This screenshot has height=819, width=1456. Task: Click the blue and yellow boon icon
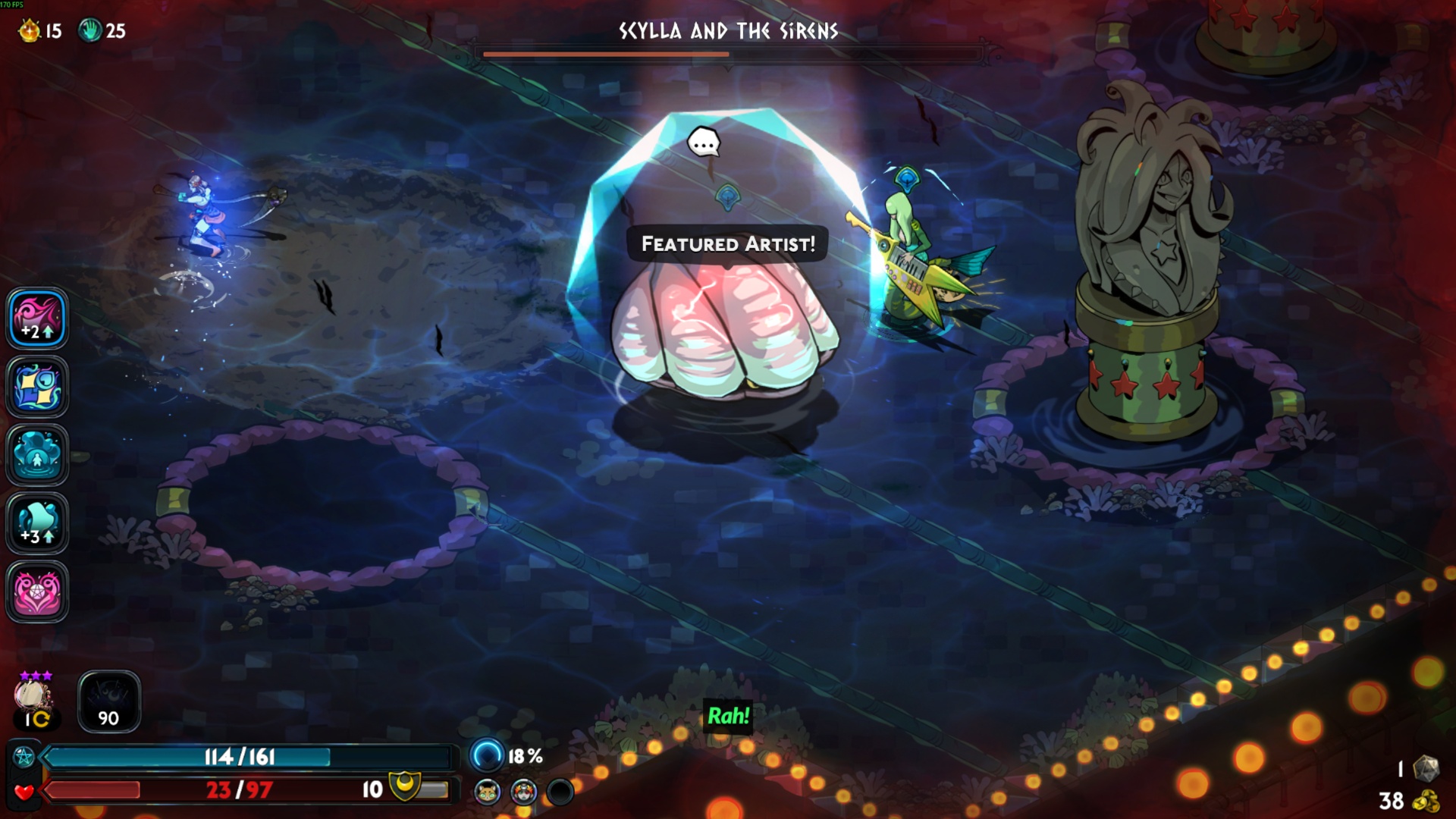pyautogui.click(x=37, y=387)
